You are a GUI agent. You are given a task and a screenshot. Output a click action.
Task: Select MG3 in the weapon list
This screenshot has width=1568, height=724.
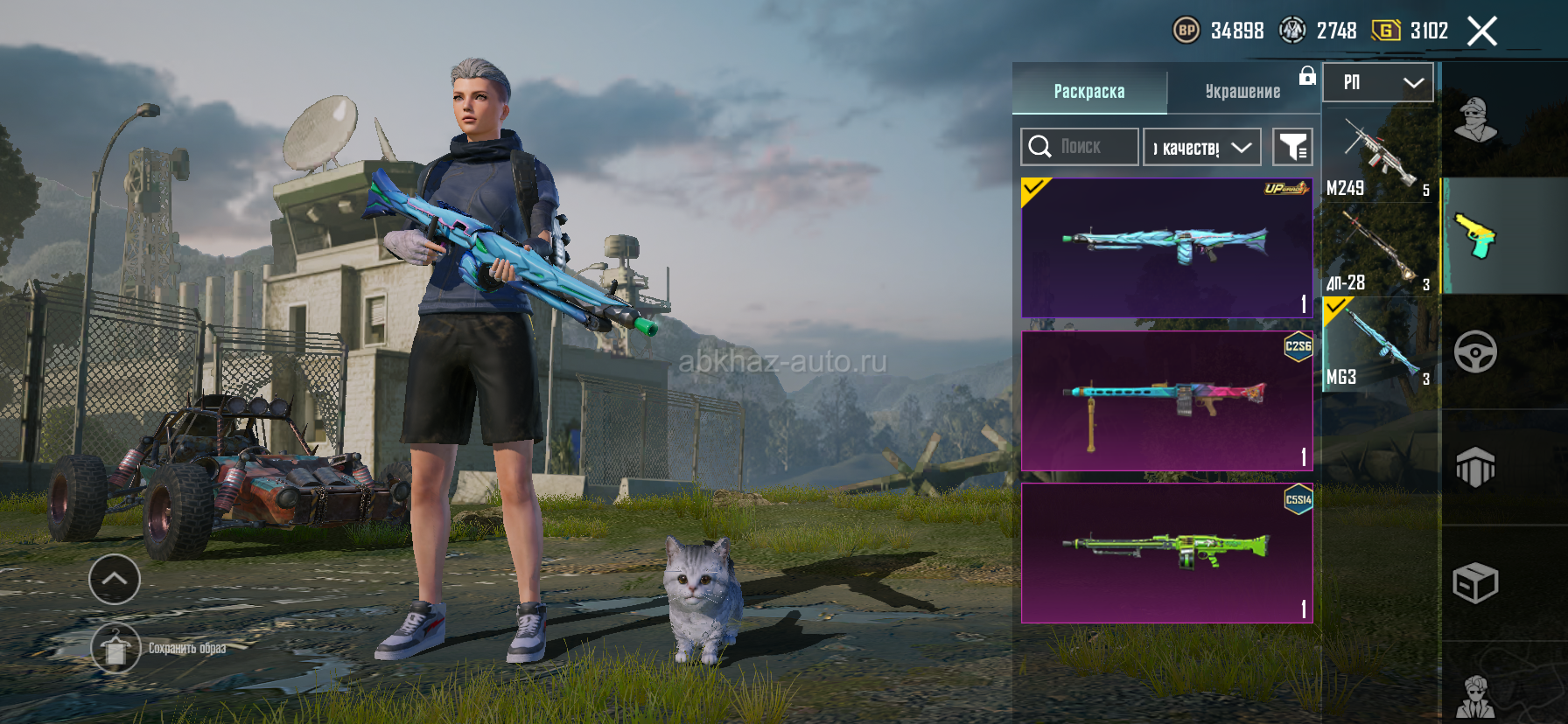pyautogui.click(x=1379, y=345)
